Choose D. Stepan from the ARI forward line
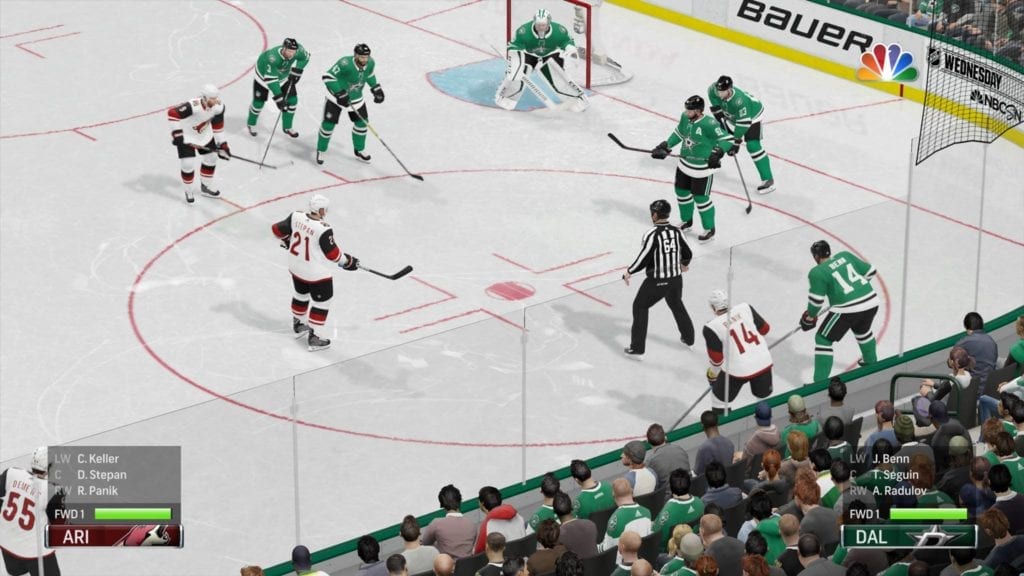This screenshot has height=576, width=1024. pos(101,475)
